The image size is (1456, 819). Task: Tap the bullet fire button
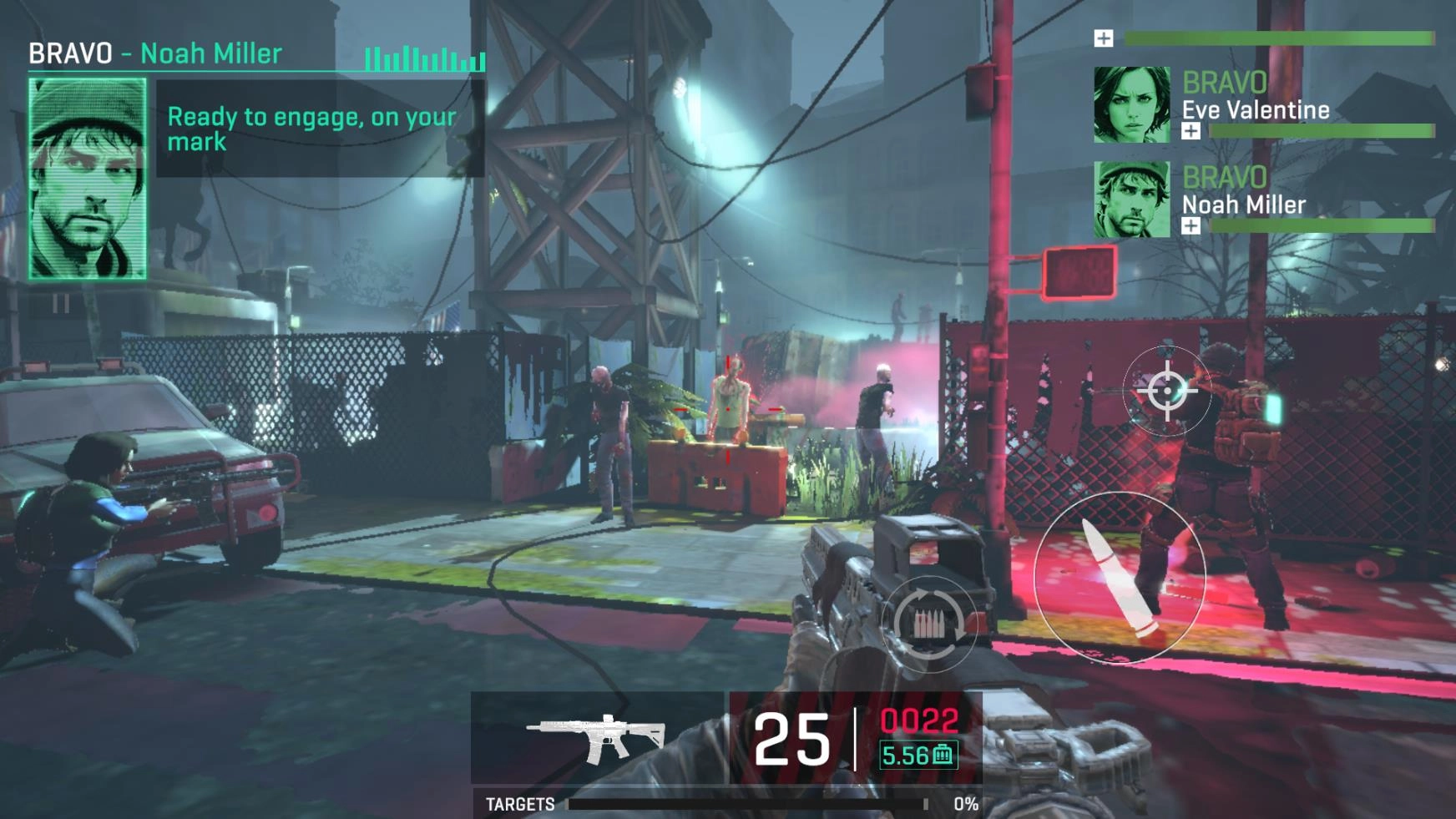(1120, 577)
